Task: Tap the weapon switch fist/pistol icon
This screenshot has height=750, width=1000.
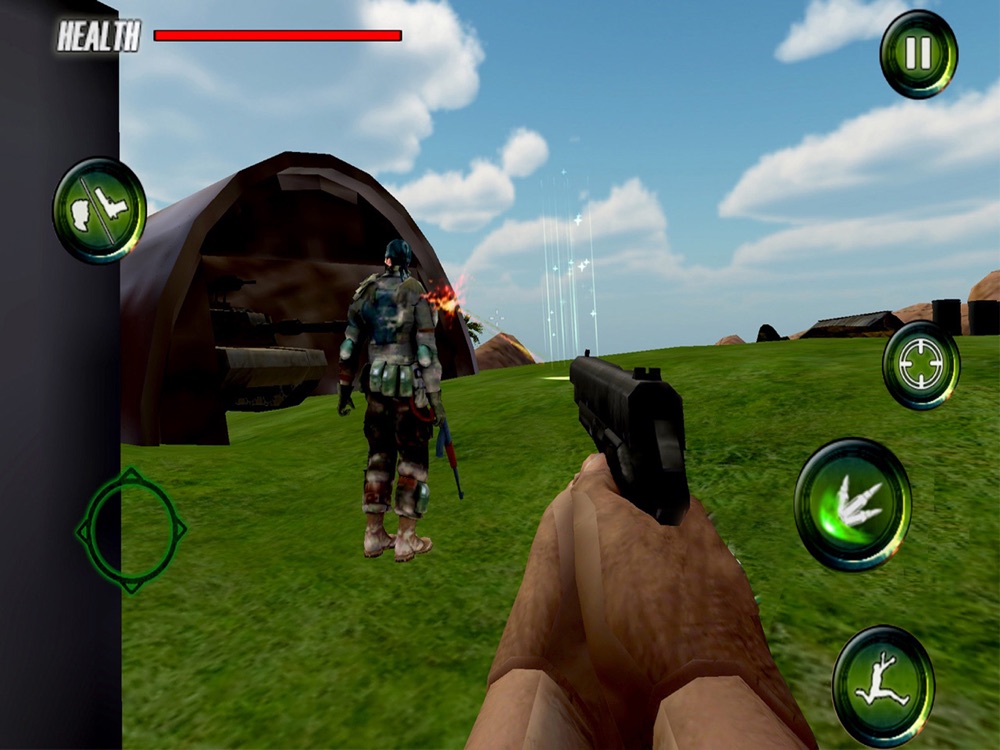Action: (x=100, y=210)
